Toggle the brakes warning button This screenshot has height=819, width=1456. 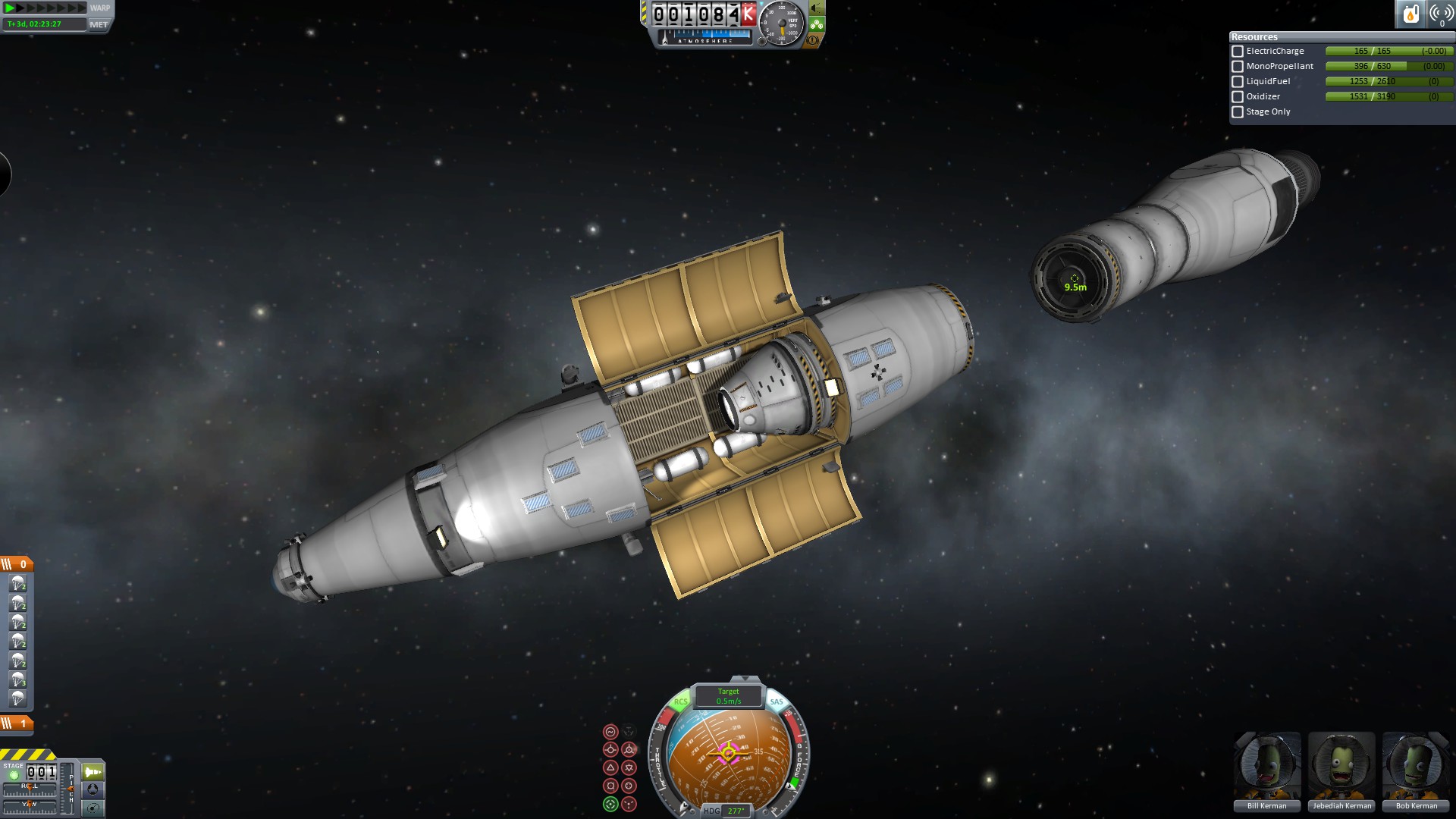813,40
